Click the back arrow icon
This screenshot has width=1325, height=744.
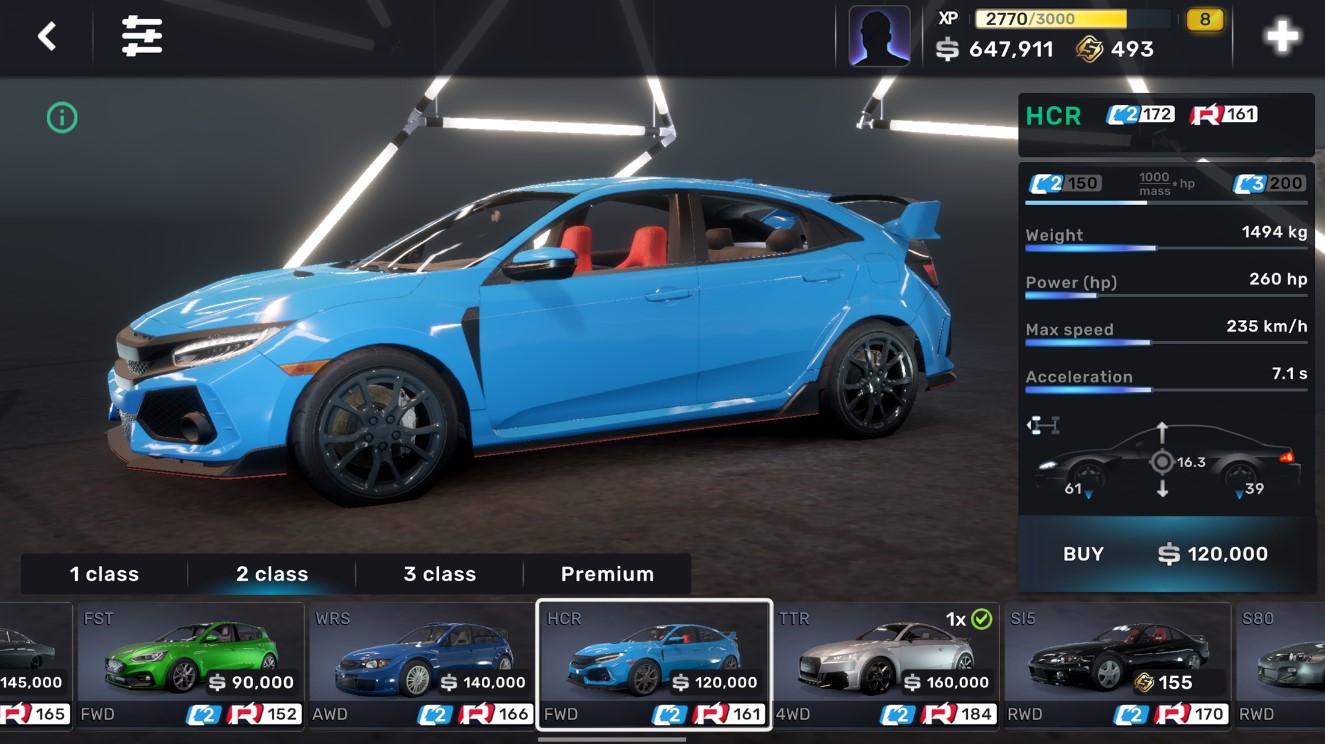[x=49, y=33]
